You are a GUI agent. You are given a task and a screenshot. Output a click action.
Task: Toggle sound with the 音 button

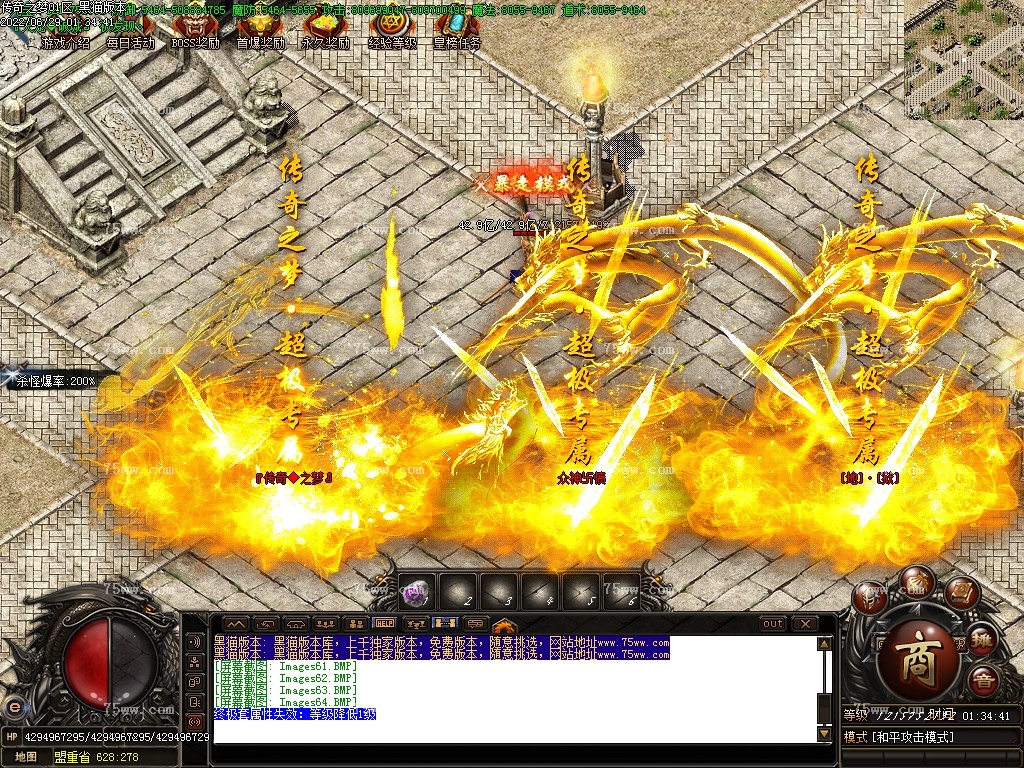pos(984,680)
